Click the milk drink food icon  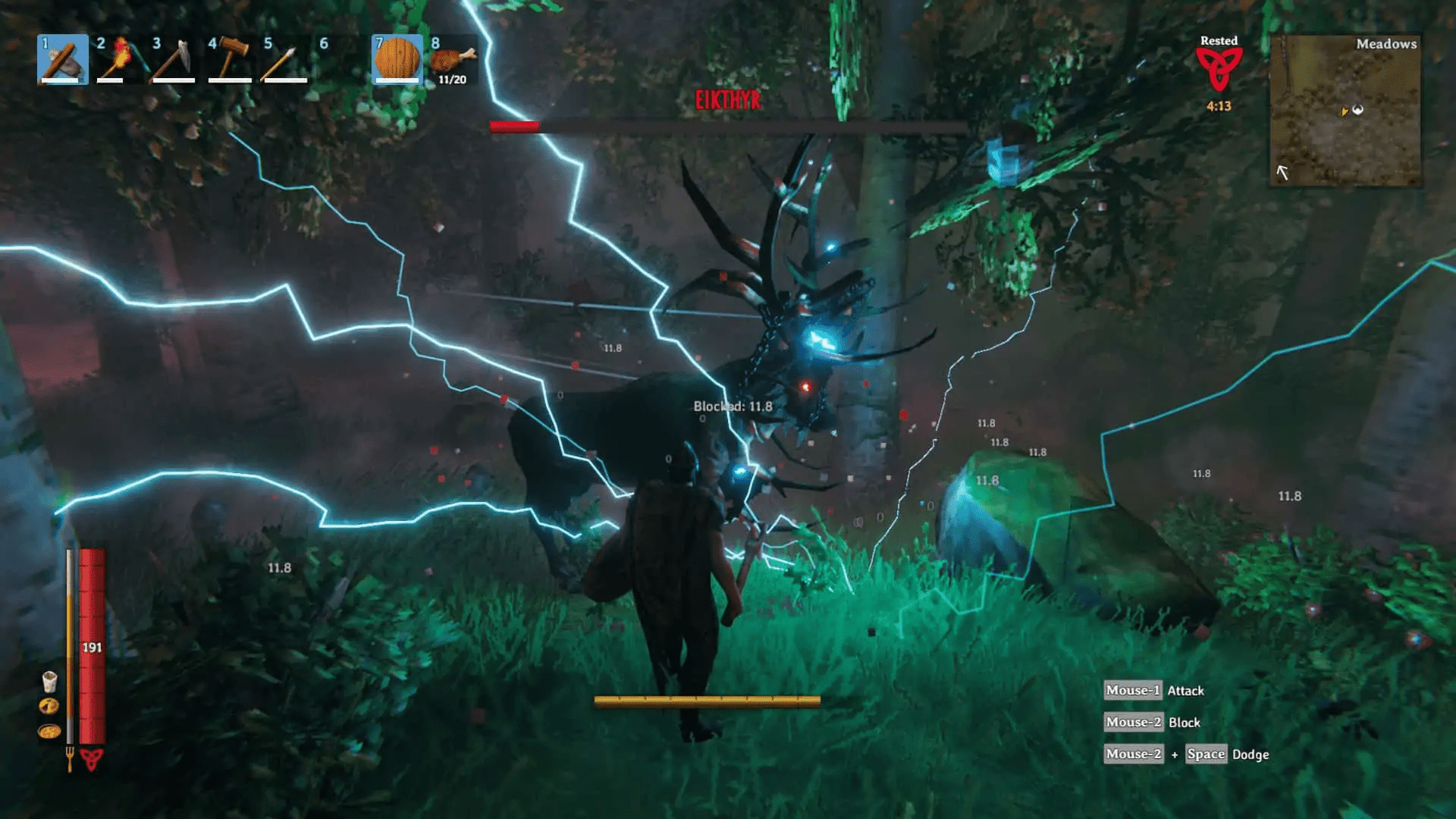point(49,681)
